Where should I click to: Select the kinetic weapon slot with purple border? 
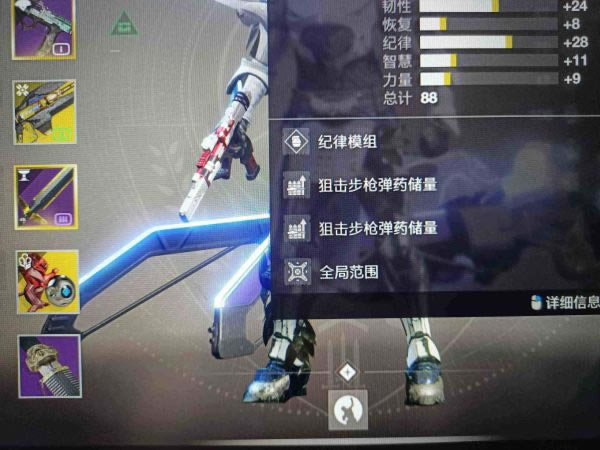[43, 28]
